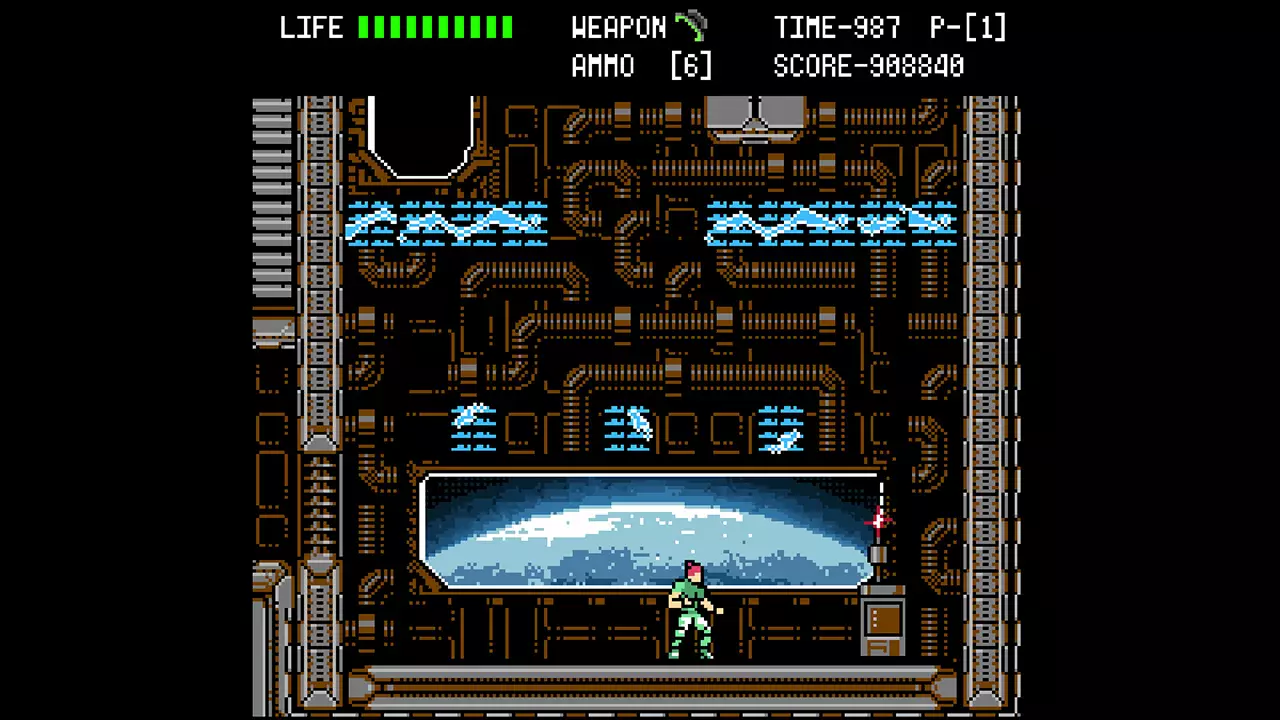
Task: Click the green LIFE meter
Action: 437,27
